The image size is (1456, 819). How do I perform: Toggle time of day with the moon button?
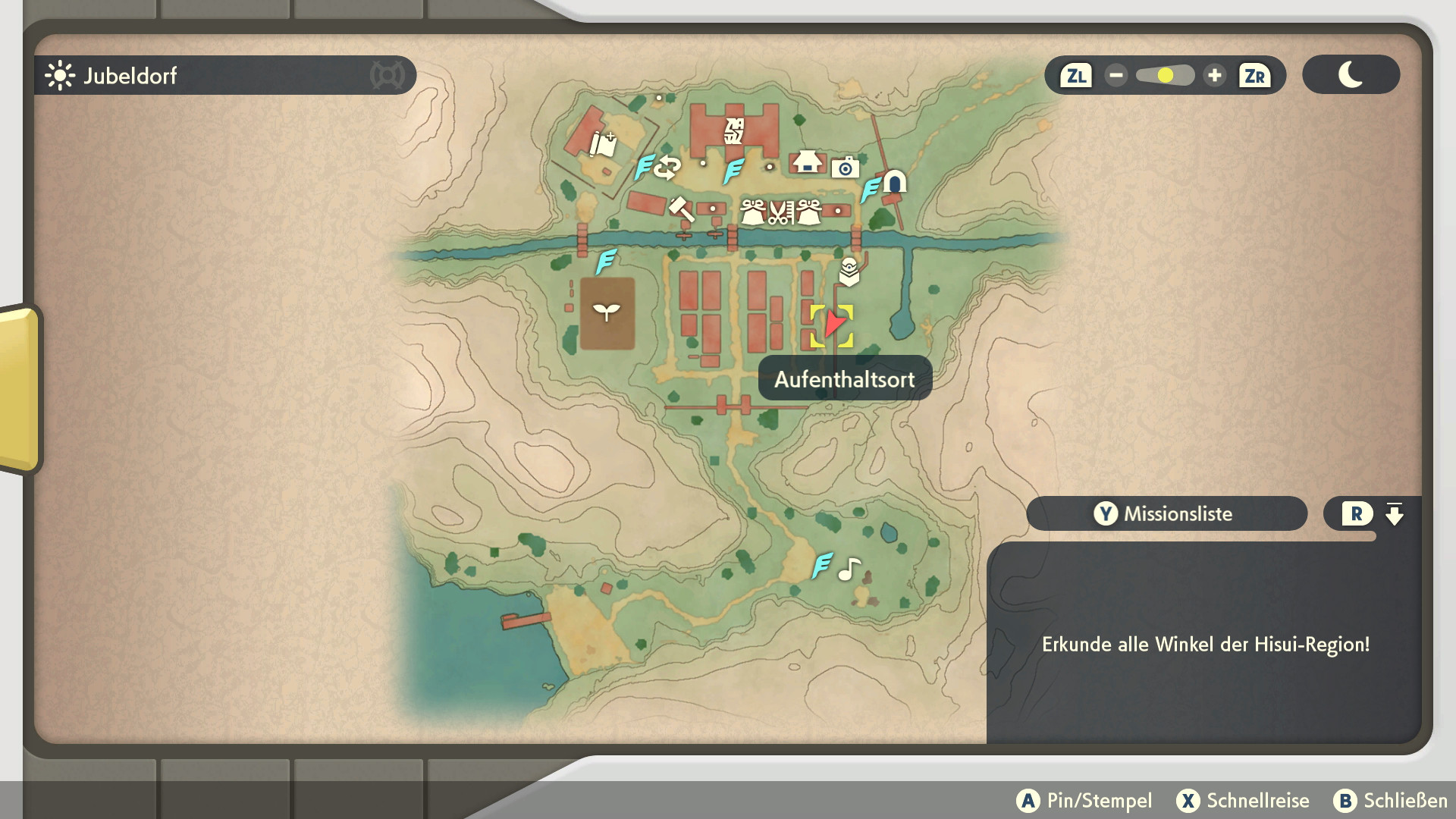[x=1351, y=75]
